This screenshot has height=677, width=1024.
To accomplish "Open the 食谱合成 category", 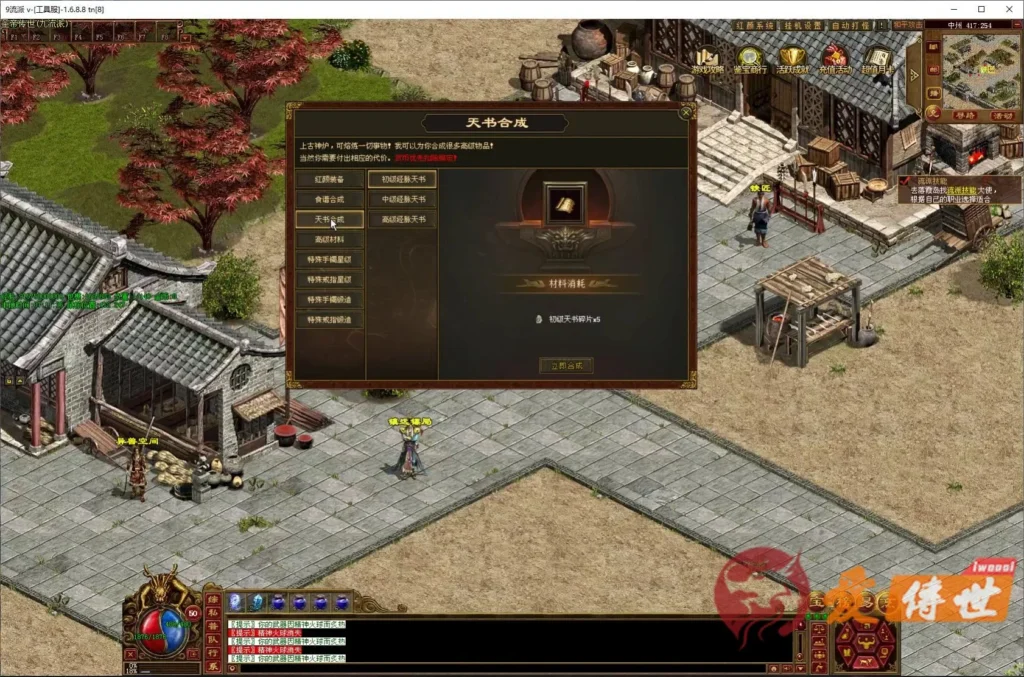I will (x=329, y=200).
